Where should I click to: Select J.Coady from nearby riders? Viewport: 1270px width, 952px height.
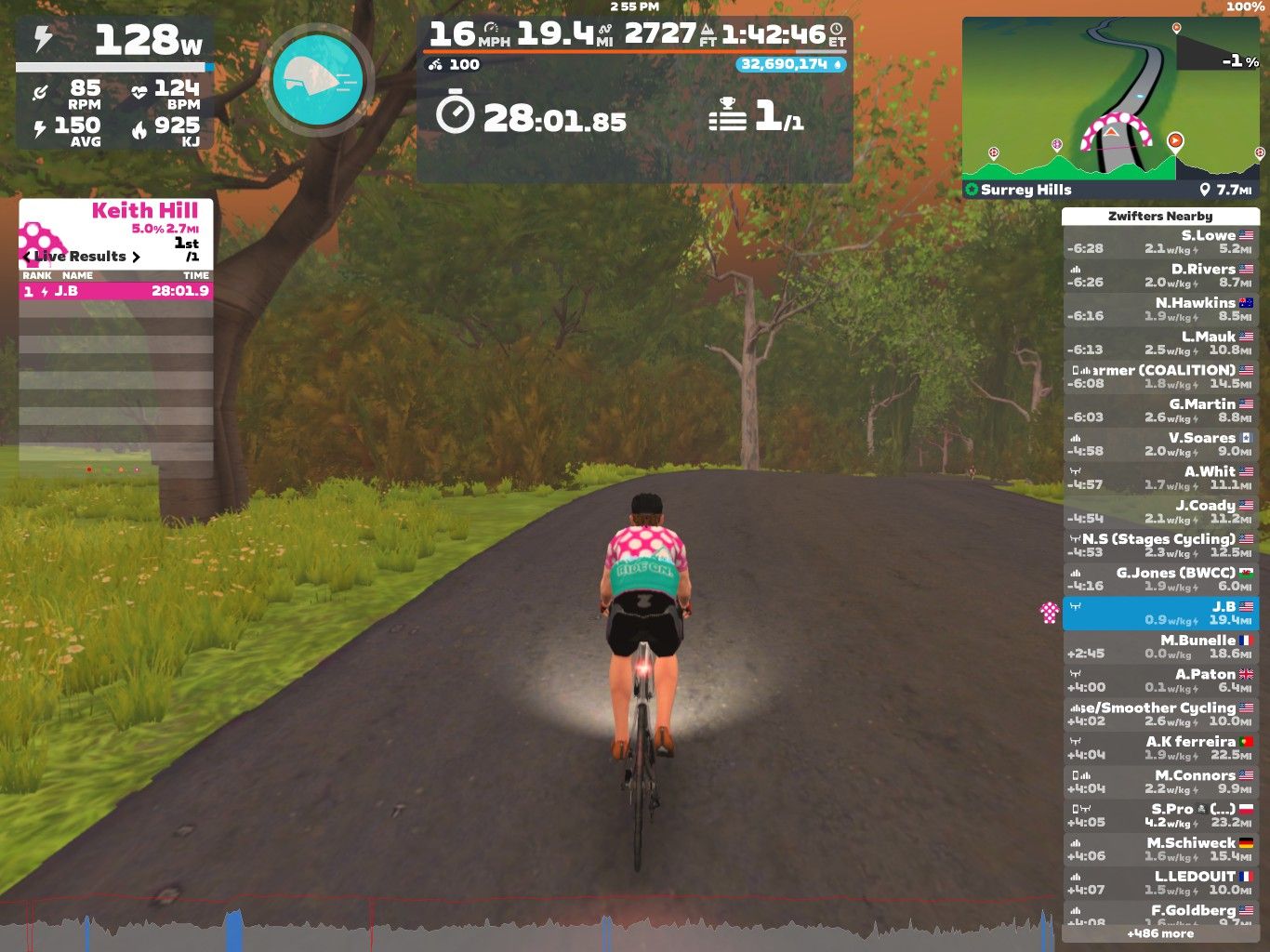tap(1159, 511)
